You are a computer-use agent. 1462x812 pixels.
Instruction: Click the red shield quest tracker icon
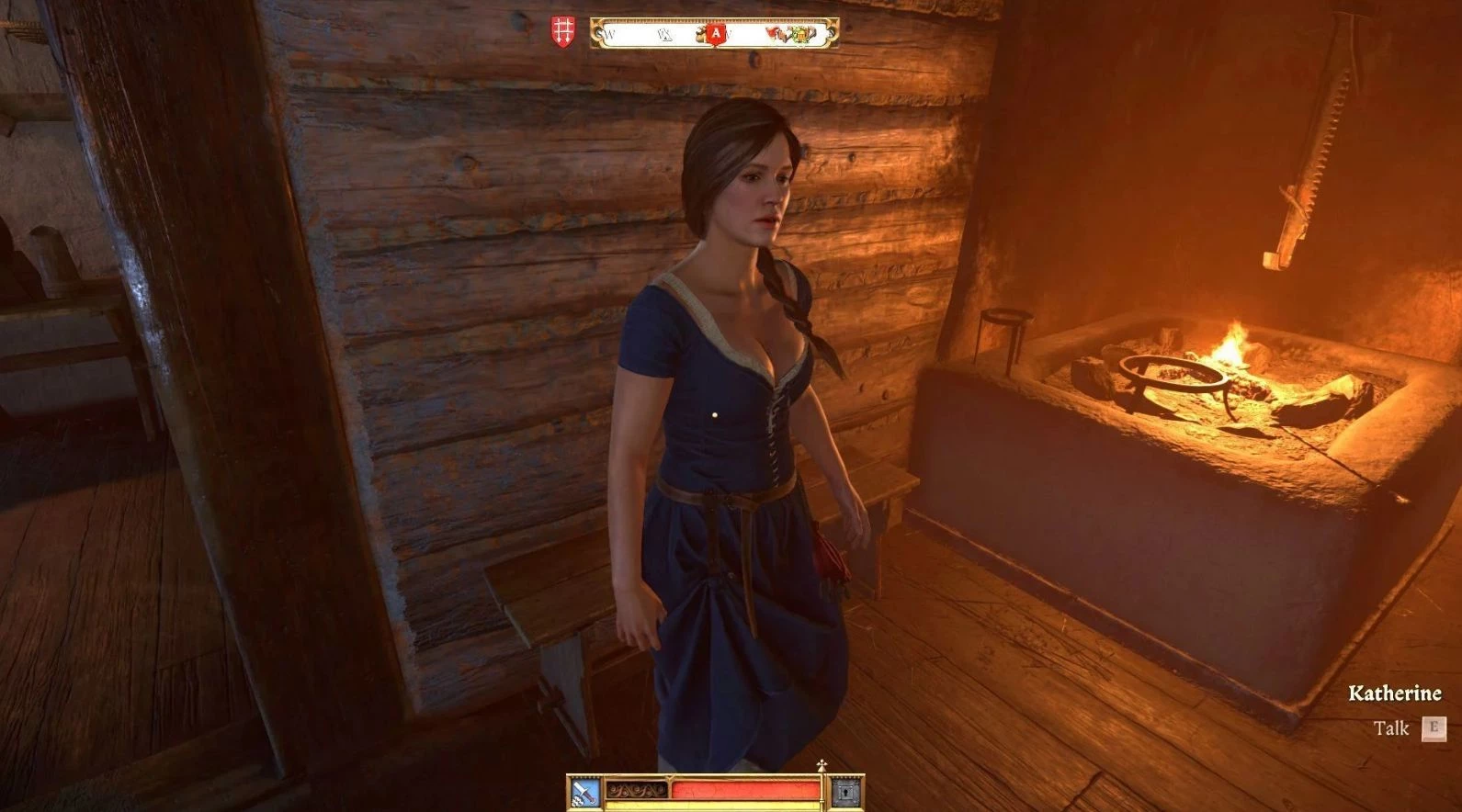(x=562, y=31)
